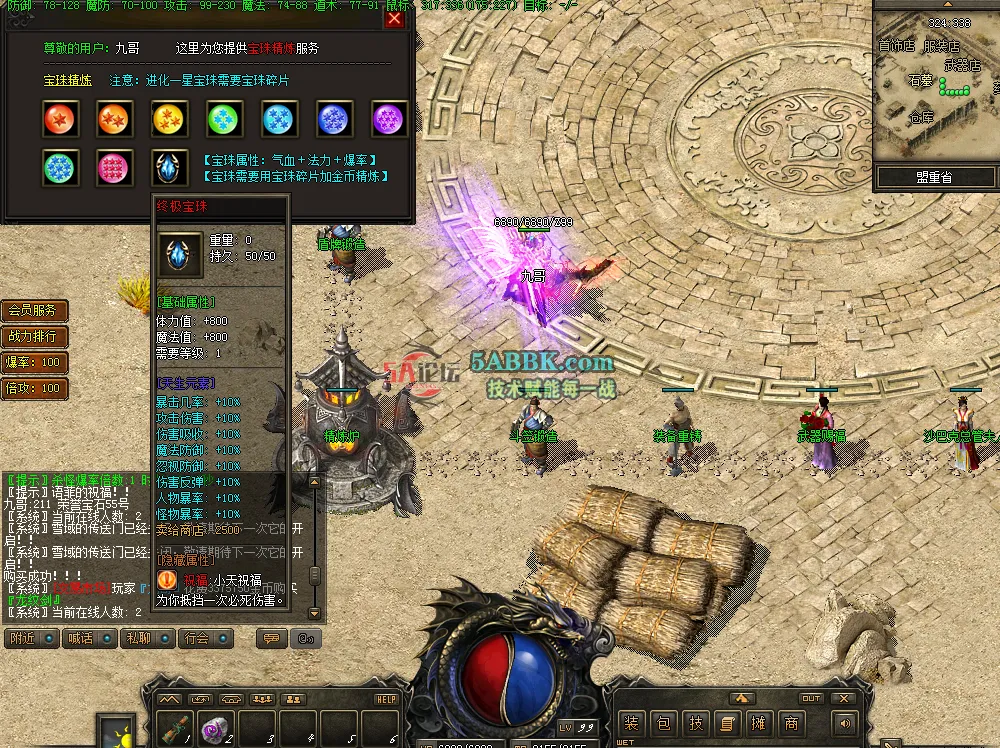Select the one-star red orb

click(x=60, y=119)
